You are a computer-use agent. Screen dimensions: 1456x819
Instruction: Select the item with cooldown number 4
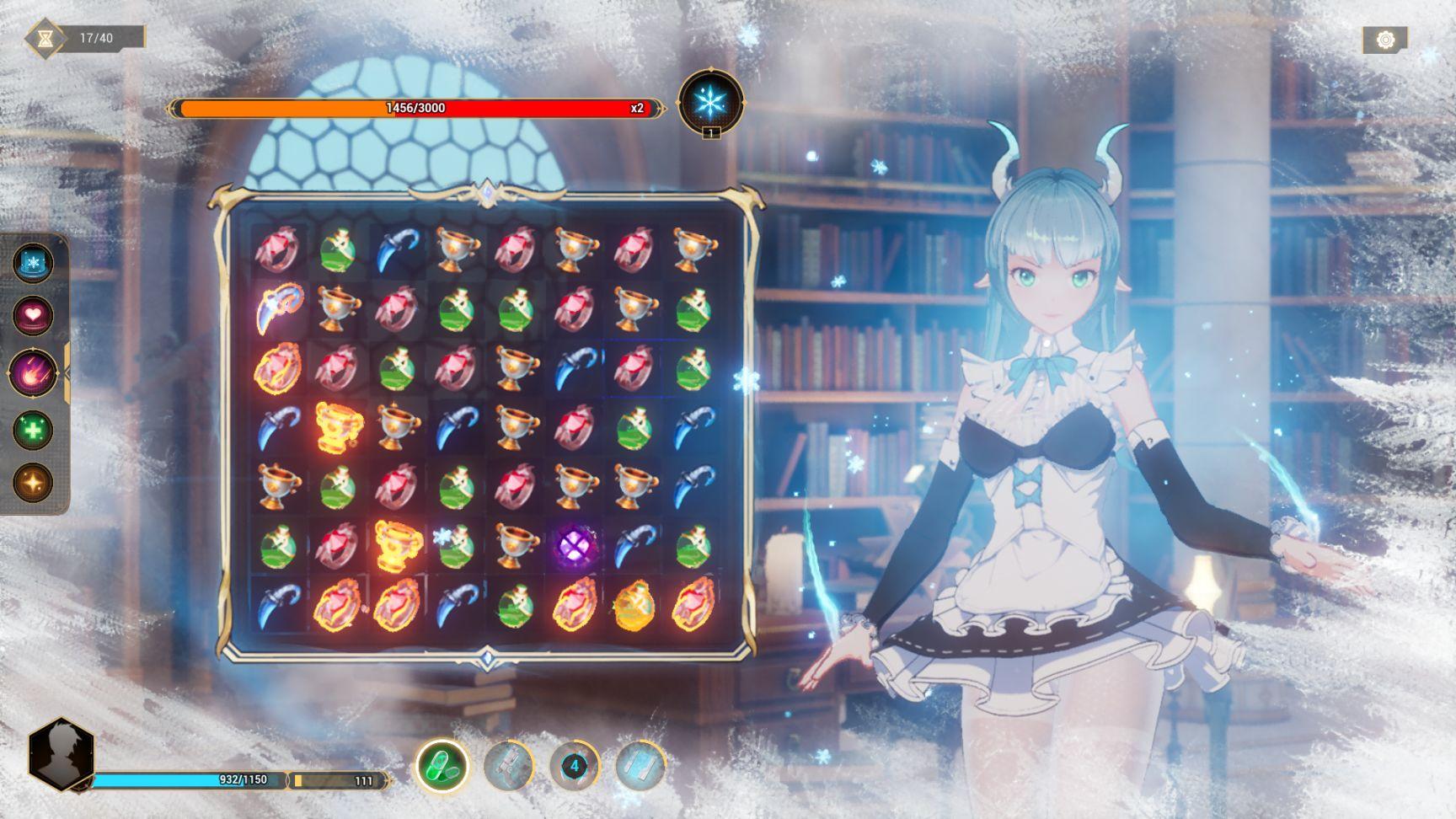pyautogui.click(x=575, y=766)
